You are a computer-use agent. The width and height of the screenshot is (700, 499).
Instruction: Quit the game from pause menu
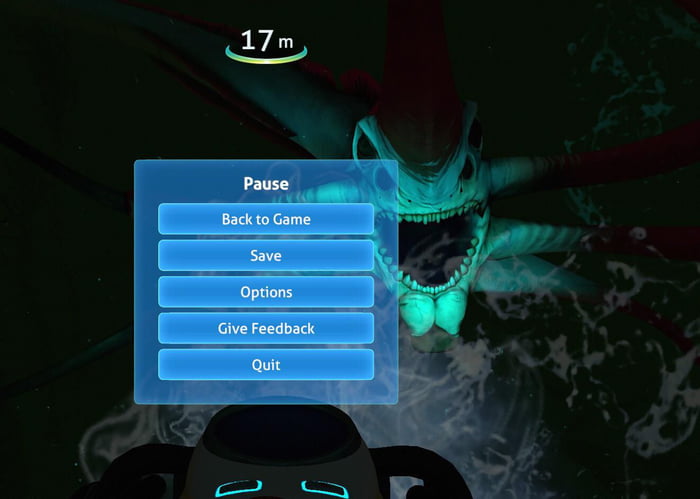[266, 364]
